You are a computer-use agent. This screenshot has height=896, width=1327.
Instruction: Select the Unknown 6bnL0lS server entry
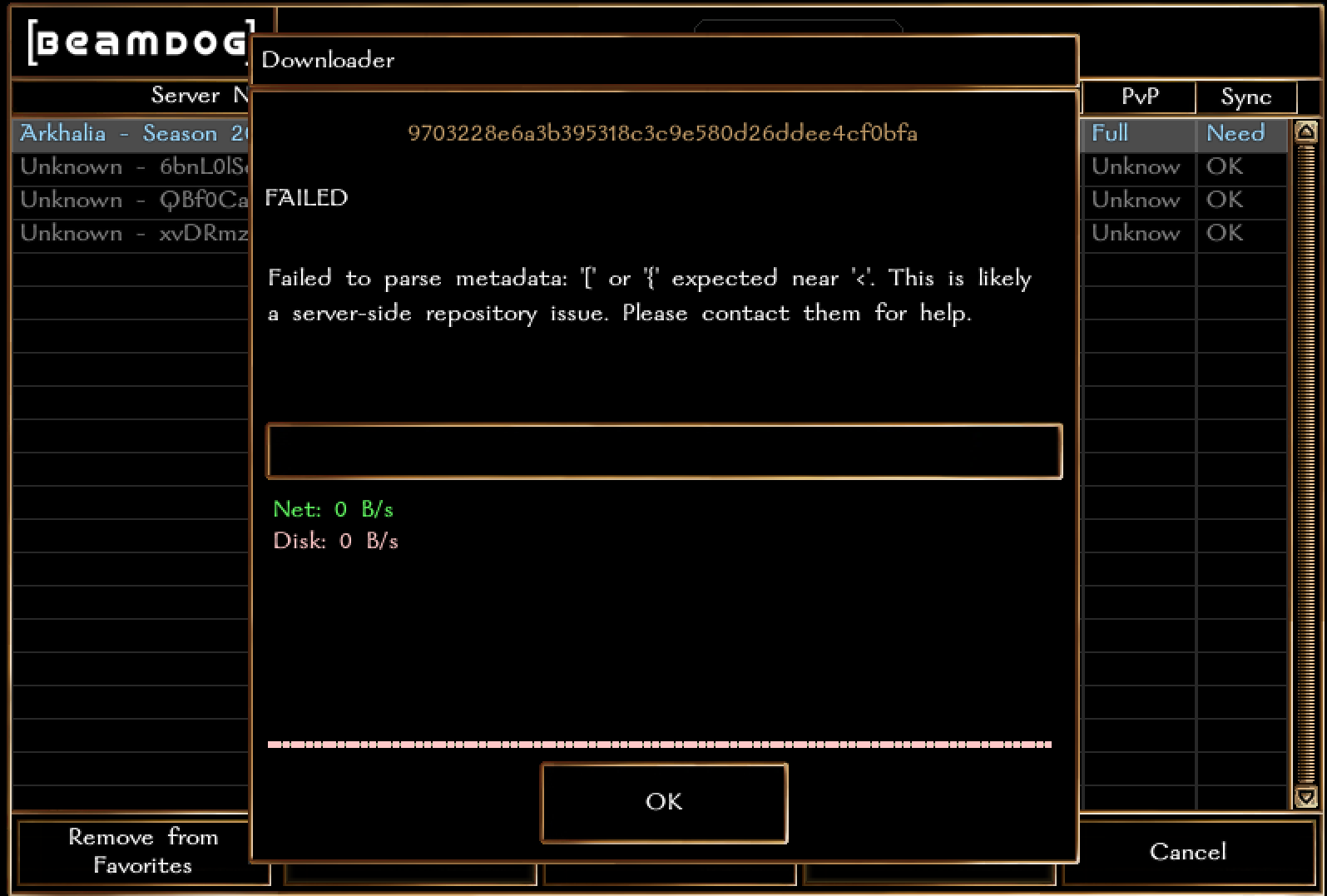tap(125, 166)
